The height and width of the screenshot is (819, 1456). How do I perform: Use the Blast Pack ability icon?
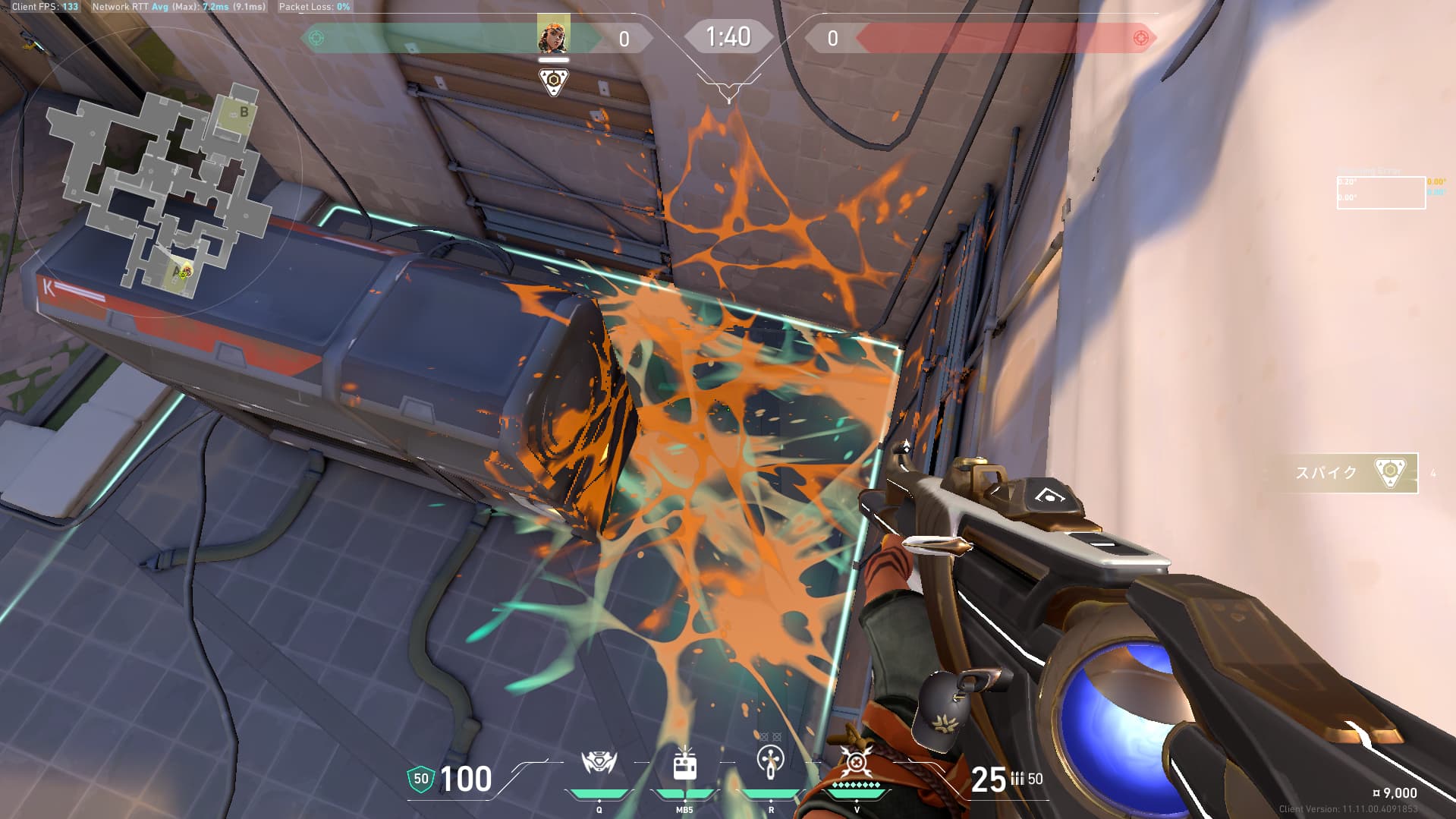[684, 765]
